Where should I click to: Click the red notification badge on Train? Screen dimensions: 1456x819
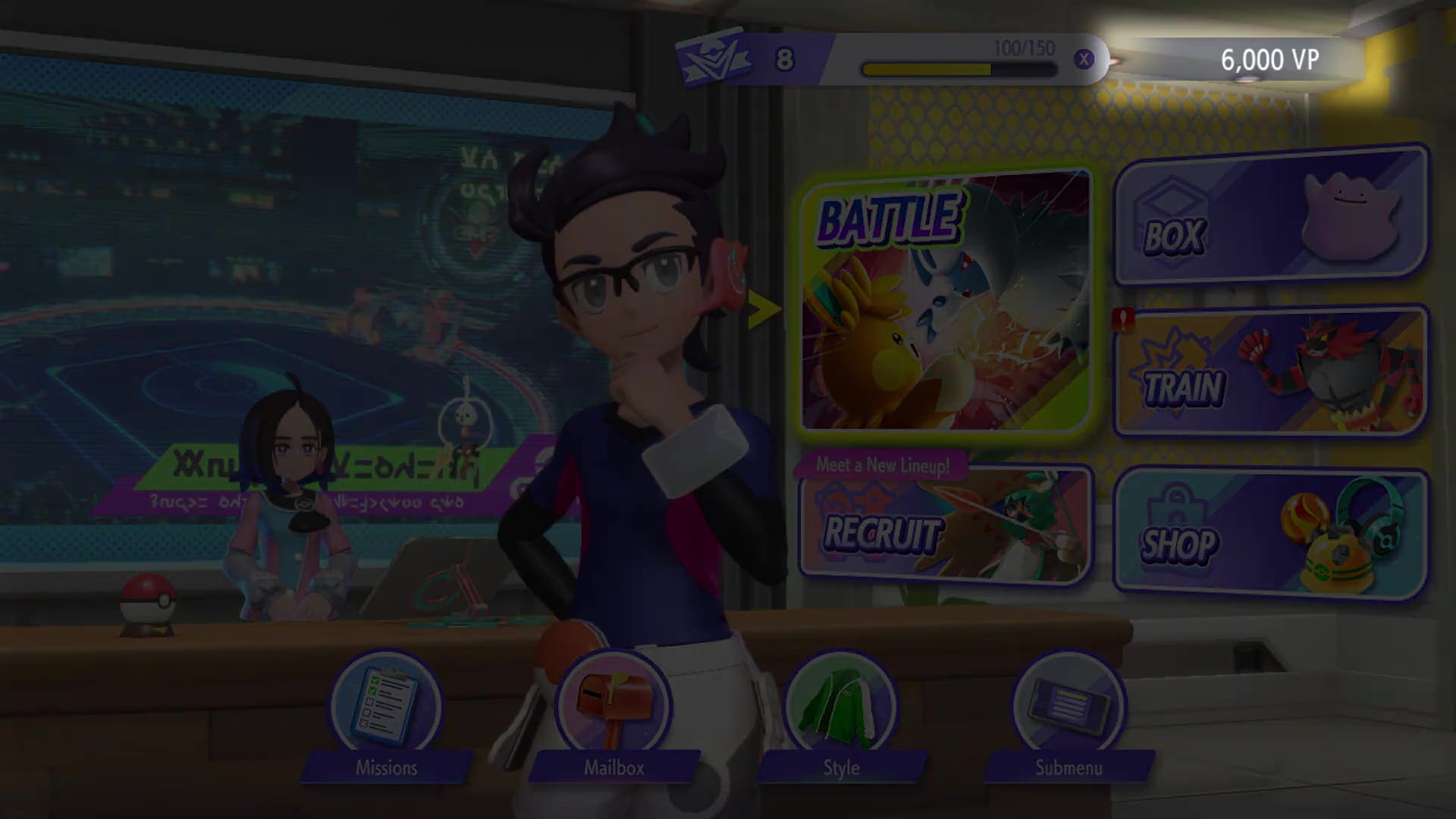[1125, 318]
